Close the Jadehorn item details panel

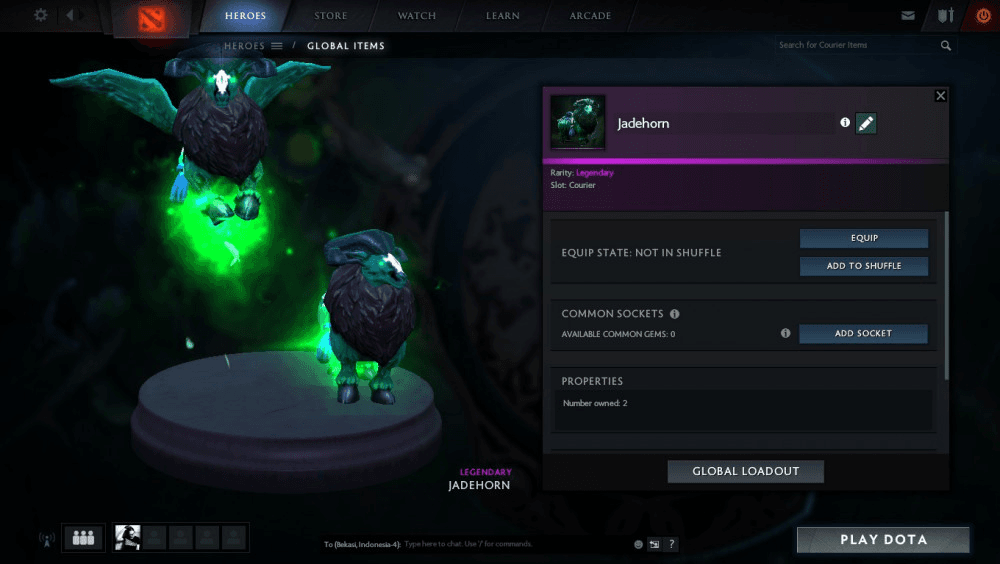point(940,96)
